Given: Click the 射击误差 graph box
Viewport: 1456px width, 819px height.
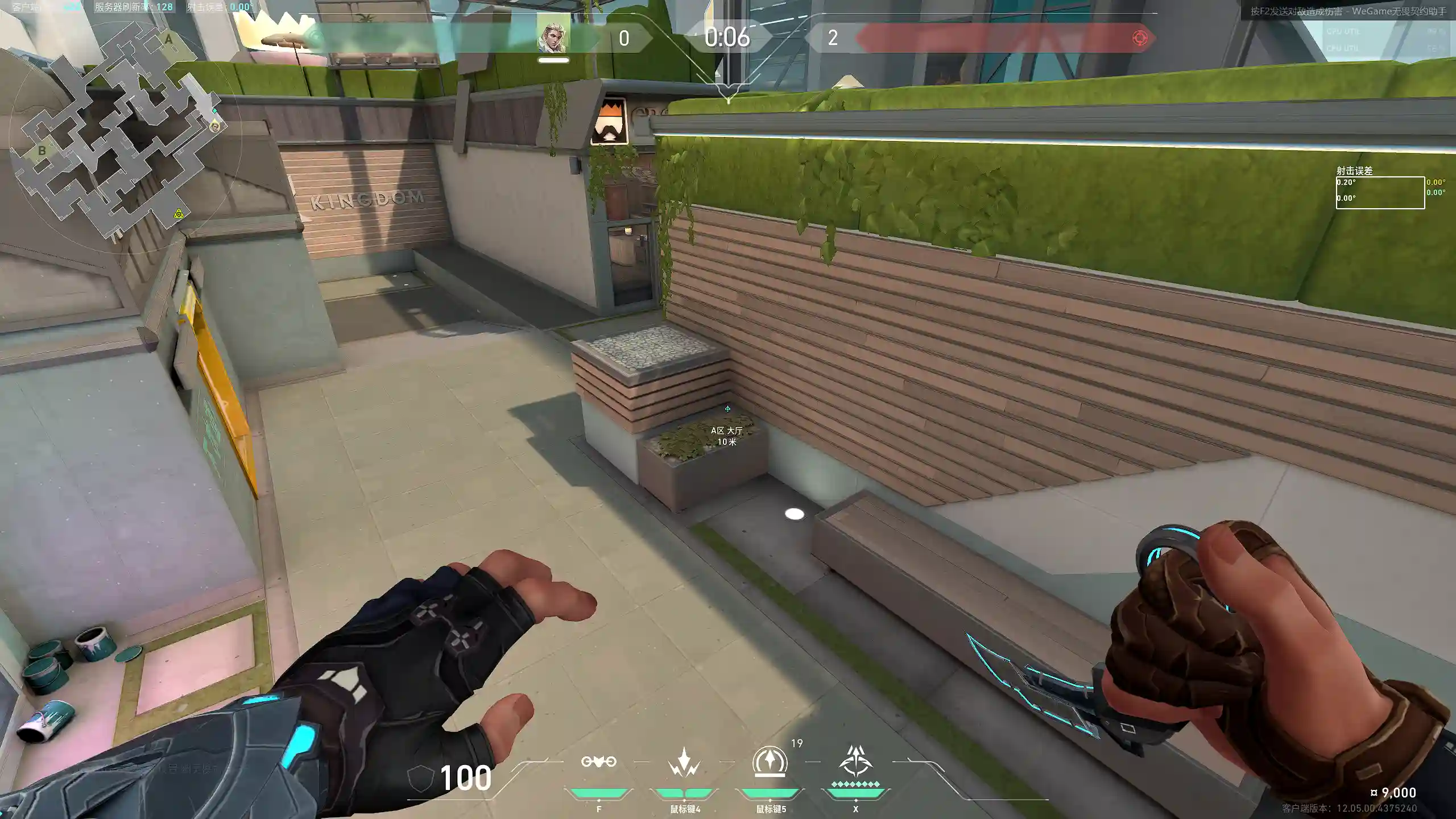Looking at the screenshot, I should 1380,193.
